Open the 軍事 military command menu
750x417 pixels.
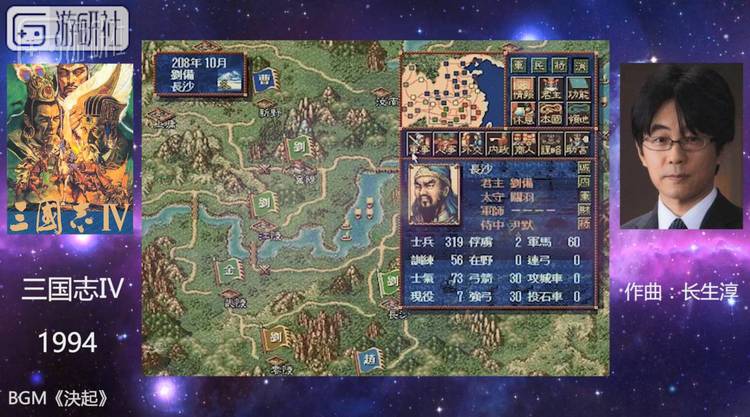coord(419,143)
